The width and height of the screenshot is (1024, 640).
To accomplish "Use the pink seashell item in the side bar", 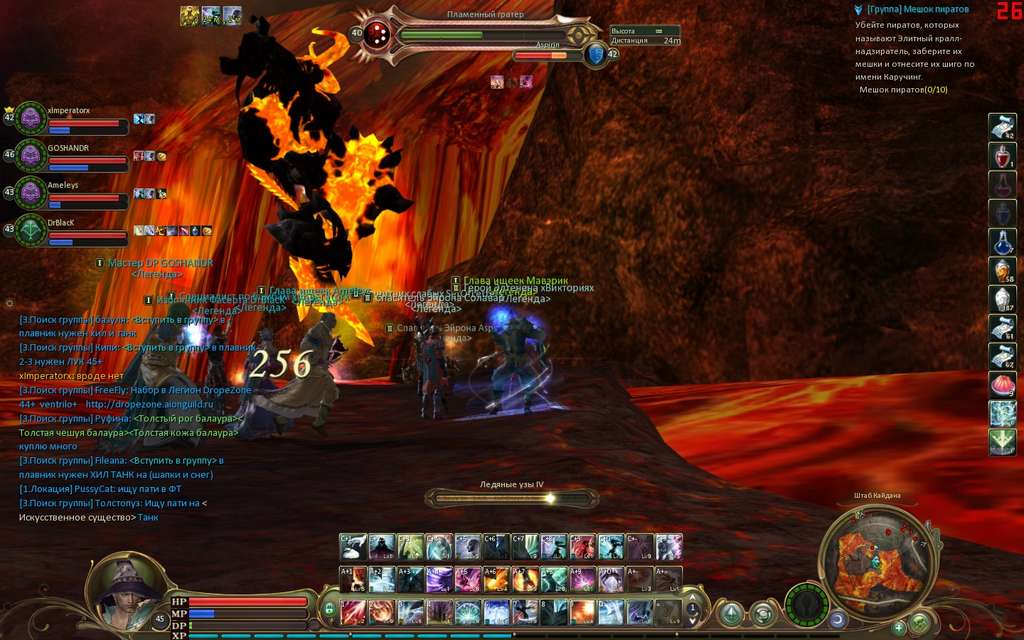I will point(1002,385).
